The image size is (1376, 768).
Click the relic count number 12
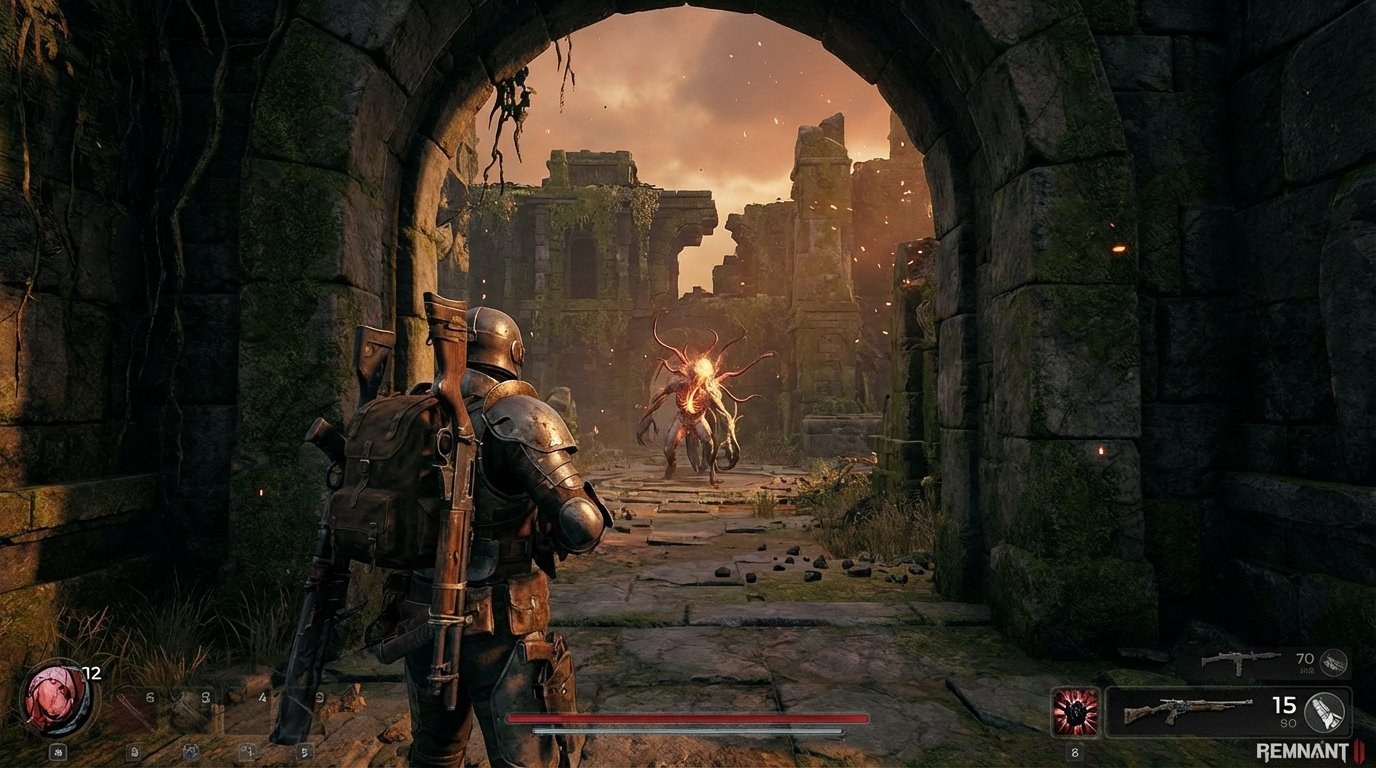tap(92, 673)
